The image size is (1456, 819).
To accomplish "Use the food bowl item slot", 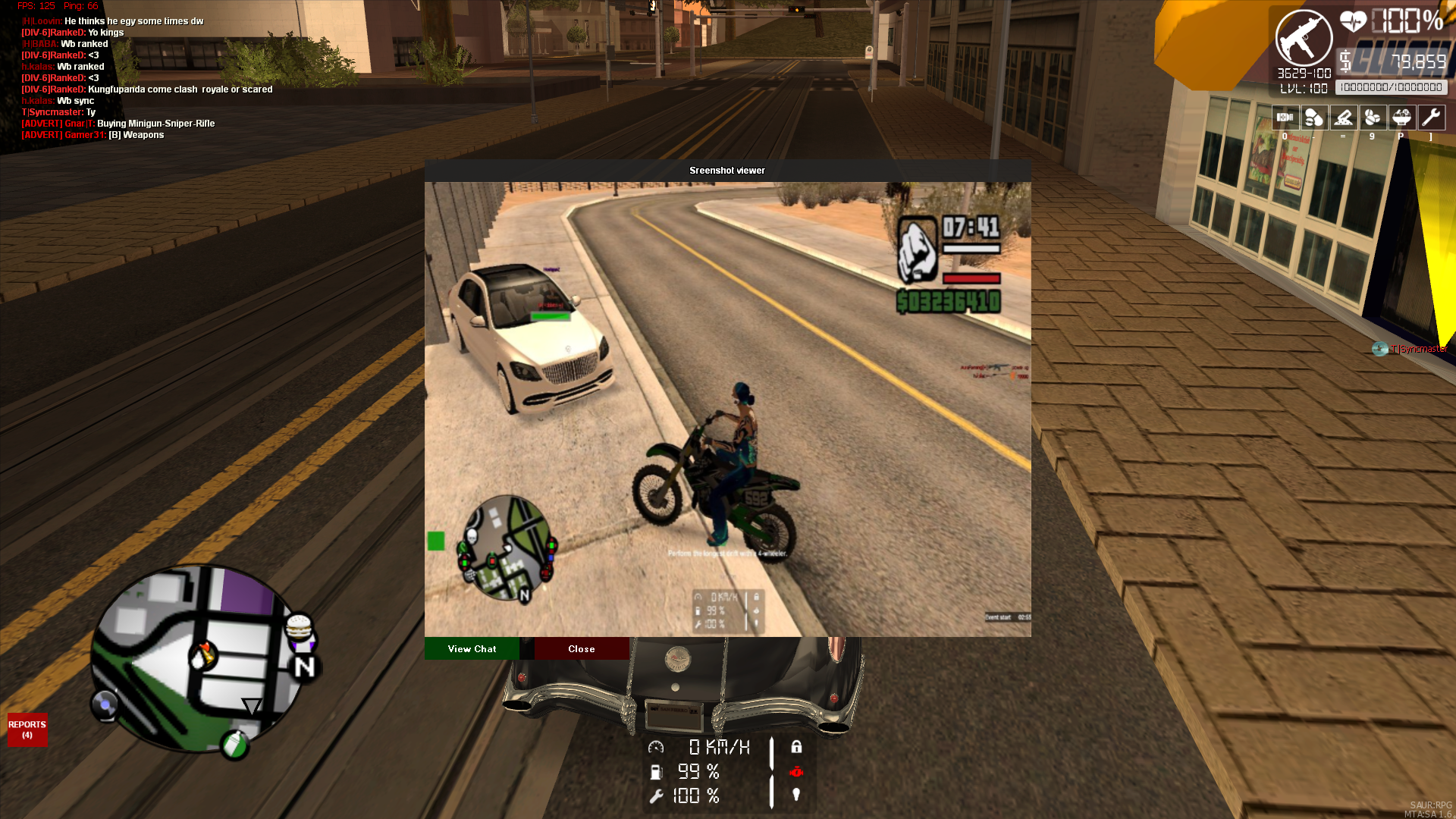I will click(x=1401, y=118).
